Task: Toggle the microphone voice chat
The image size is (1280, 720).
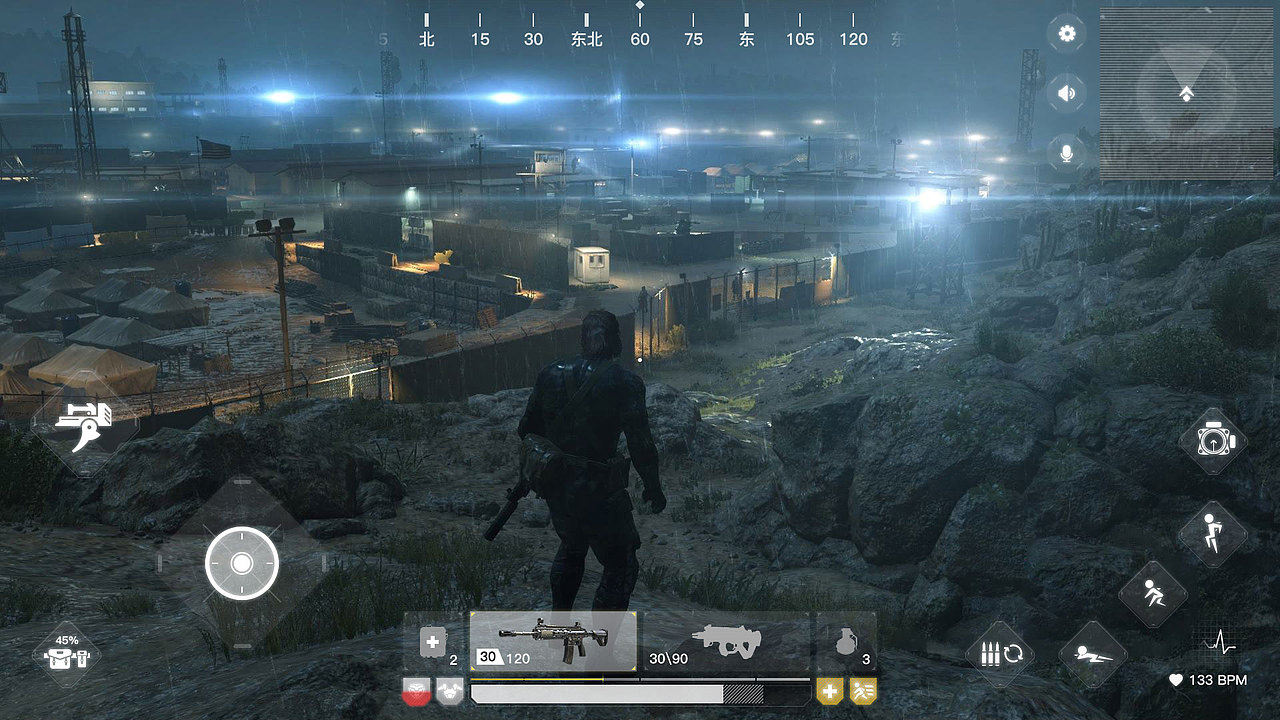Action: (x=1067, y=153)
